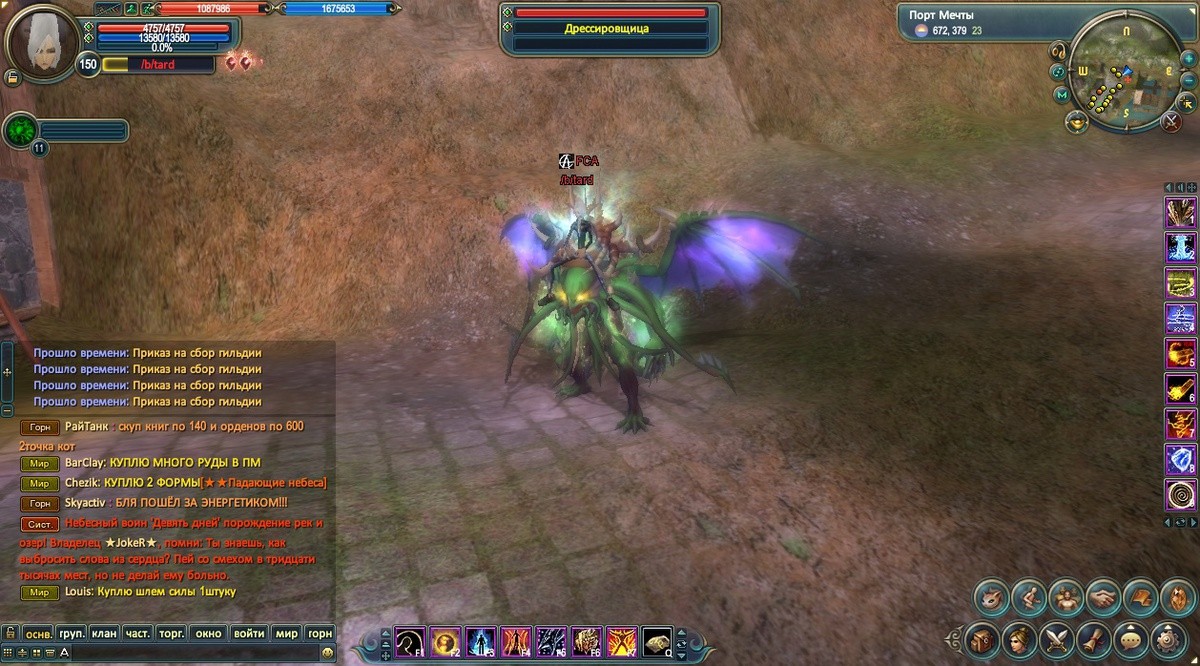1200x666 pixels.
Task: Open the inventory backpack icon
Action: 983,637
